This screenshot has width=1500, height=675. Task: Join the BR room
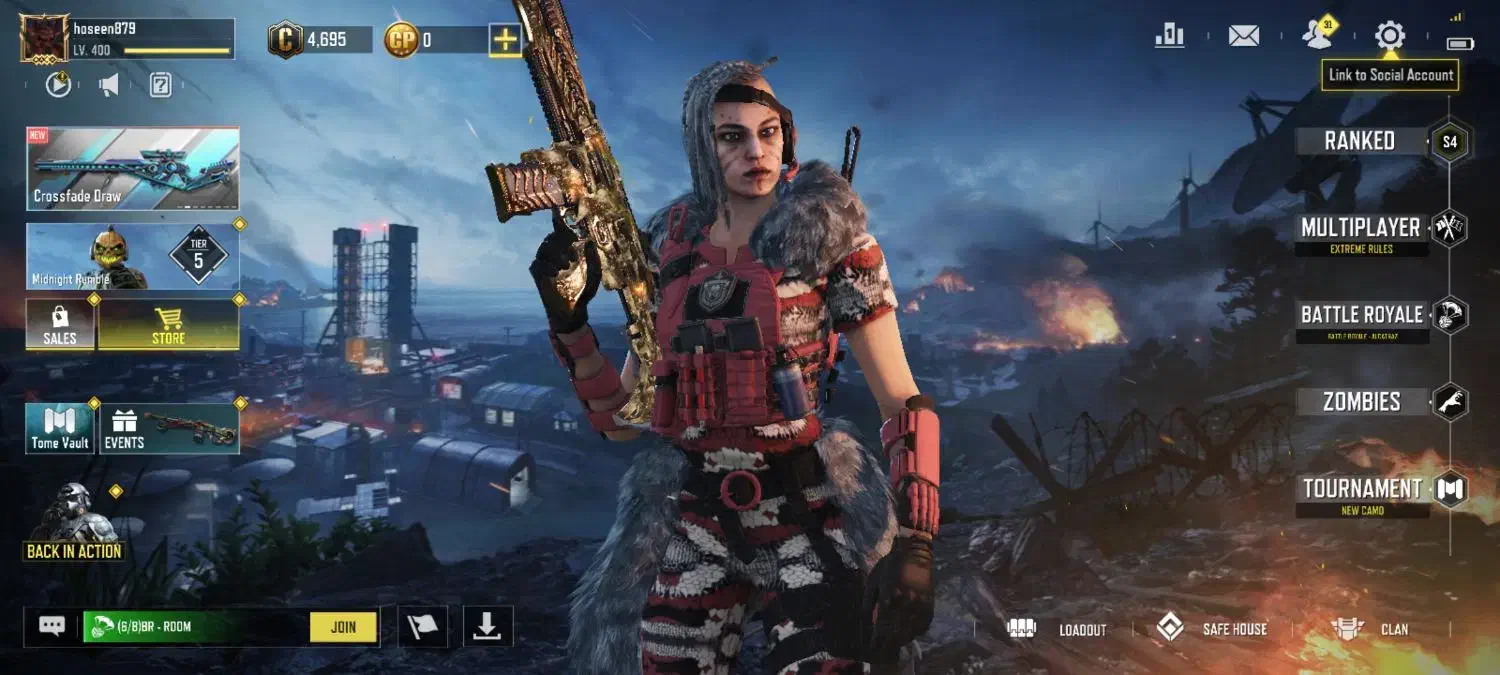tap(343, 627)
